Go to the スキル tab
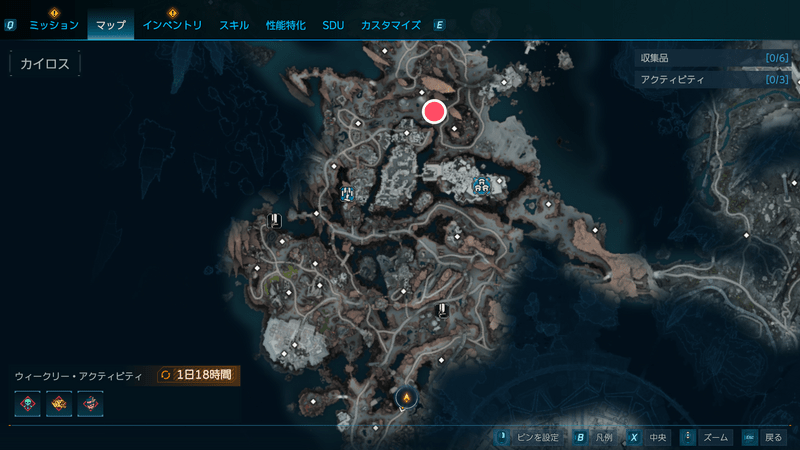Viewport: 800px width, 450px height. point(235,25)
